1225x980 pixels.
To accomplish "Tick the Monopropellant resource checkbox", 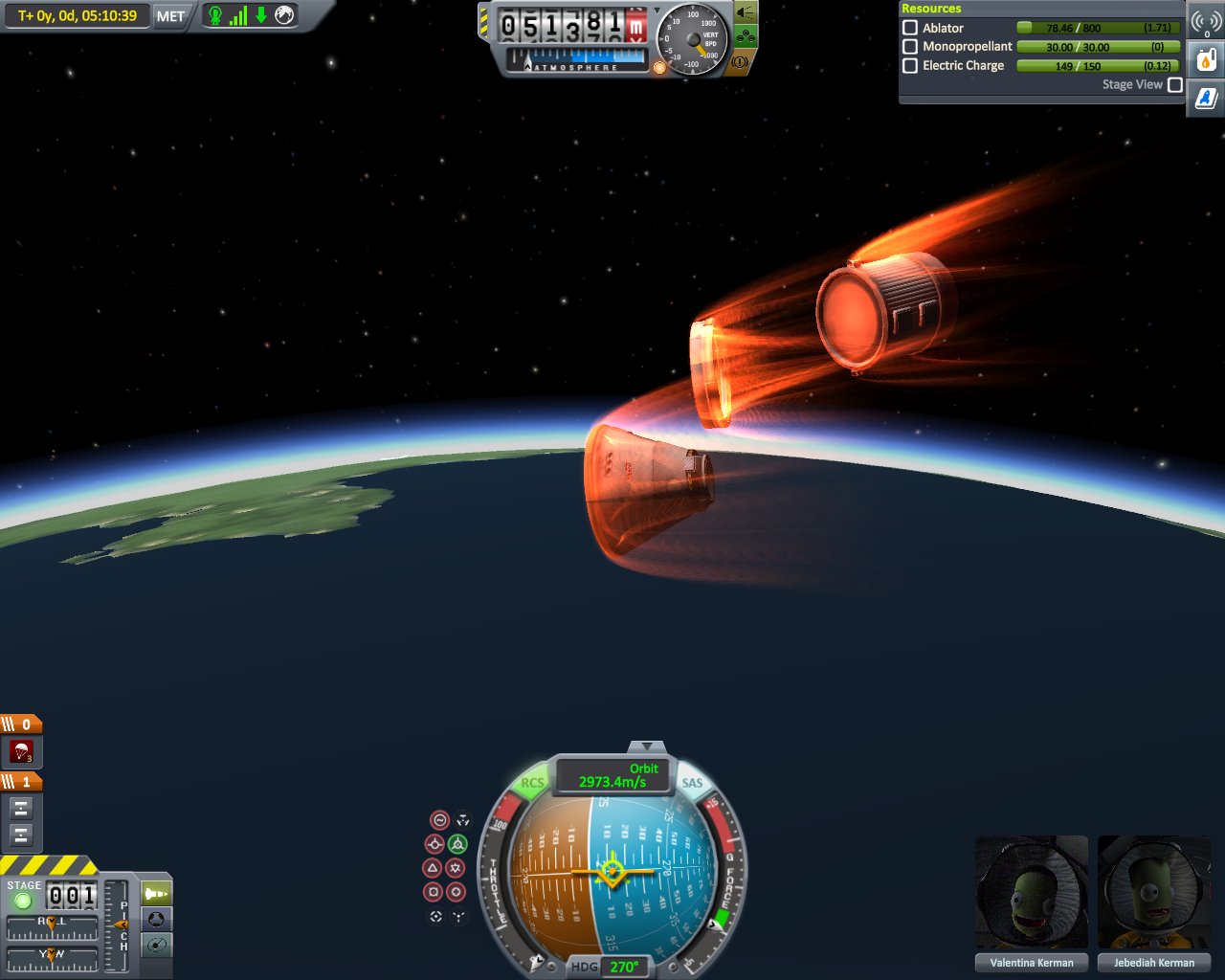I will (x=910, y=46).
